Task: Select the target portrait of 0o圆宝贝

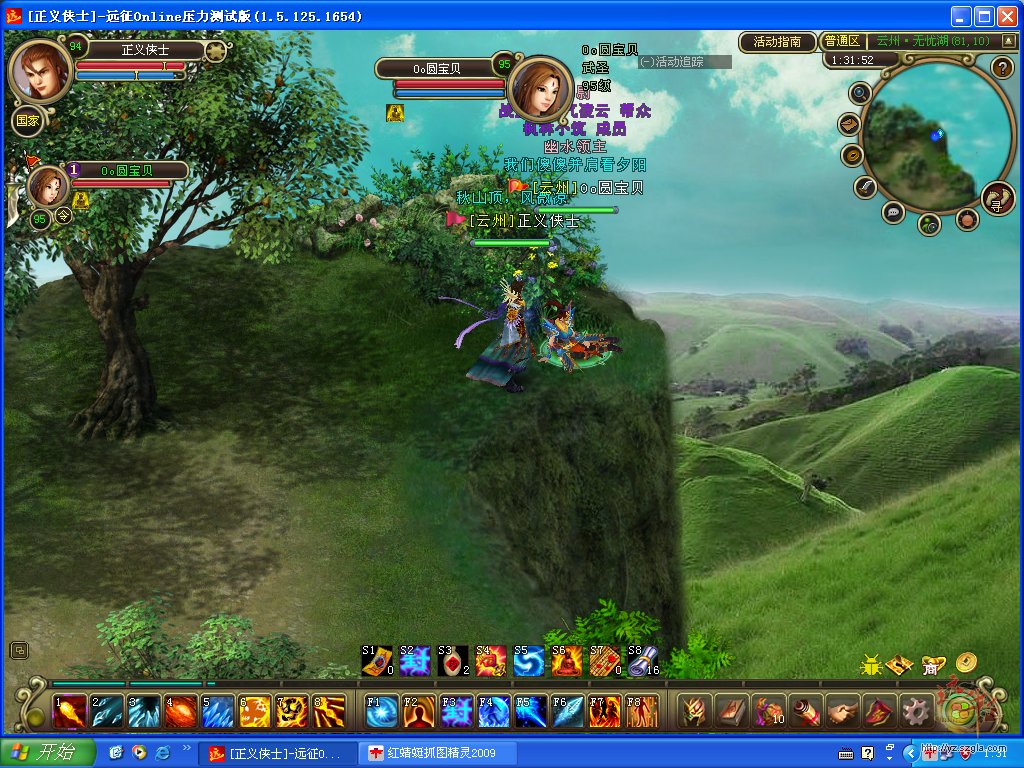Action: click(x=540, y=88)
